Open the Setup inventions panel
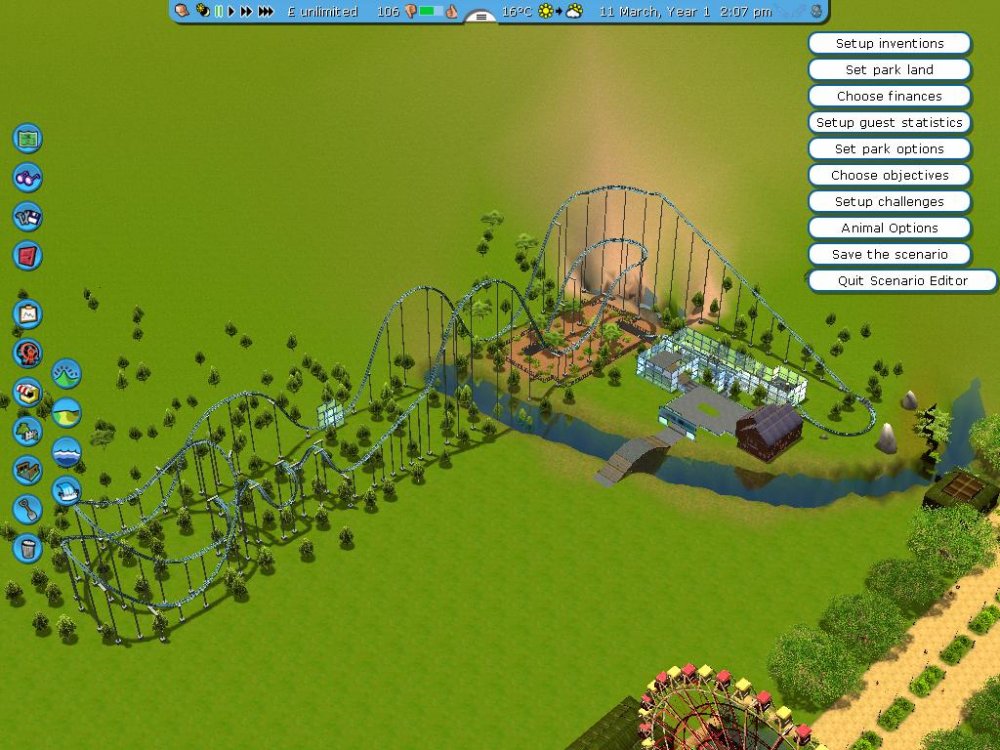The image size is (1000, 750). [x=889, y=44]
